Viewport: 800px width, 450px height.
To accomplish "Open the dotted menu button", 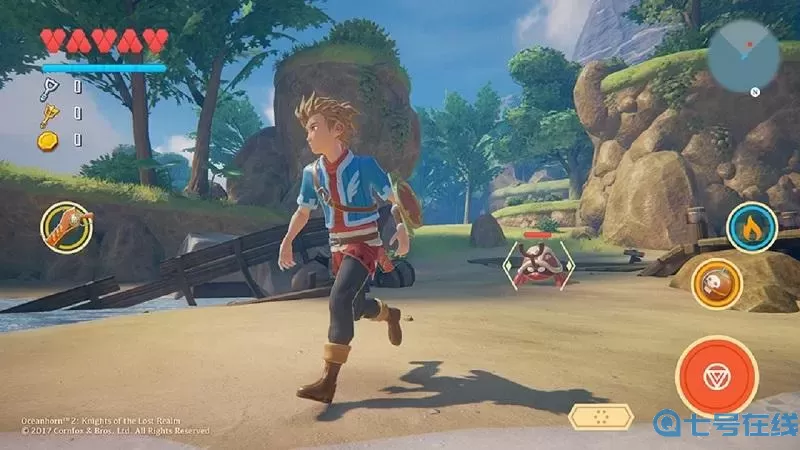I will [x=600, y=416].
